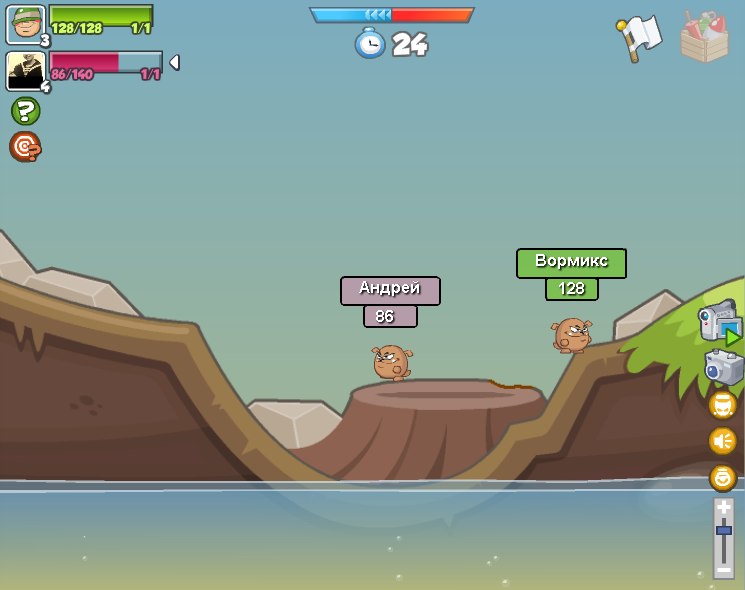
Task: Click the white arrow beside the pink health bar
Action: [x=174, y=63]
